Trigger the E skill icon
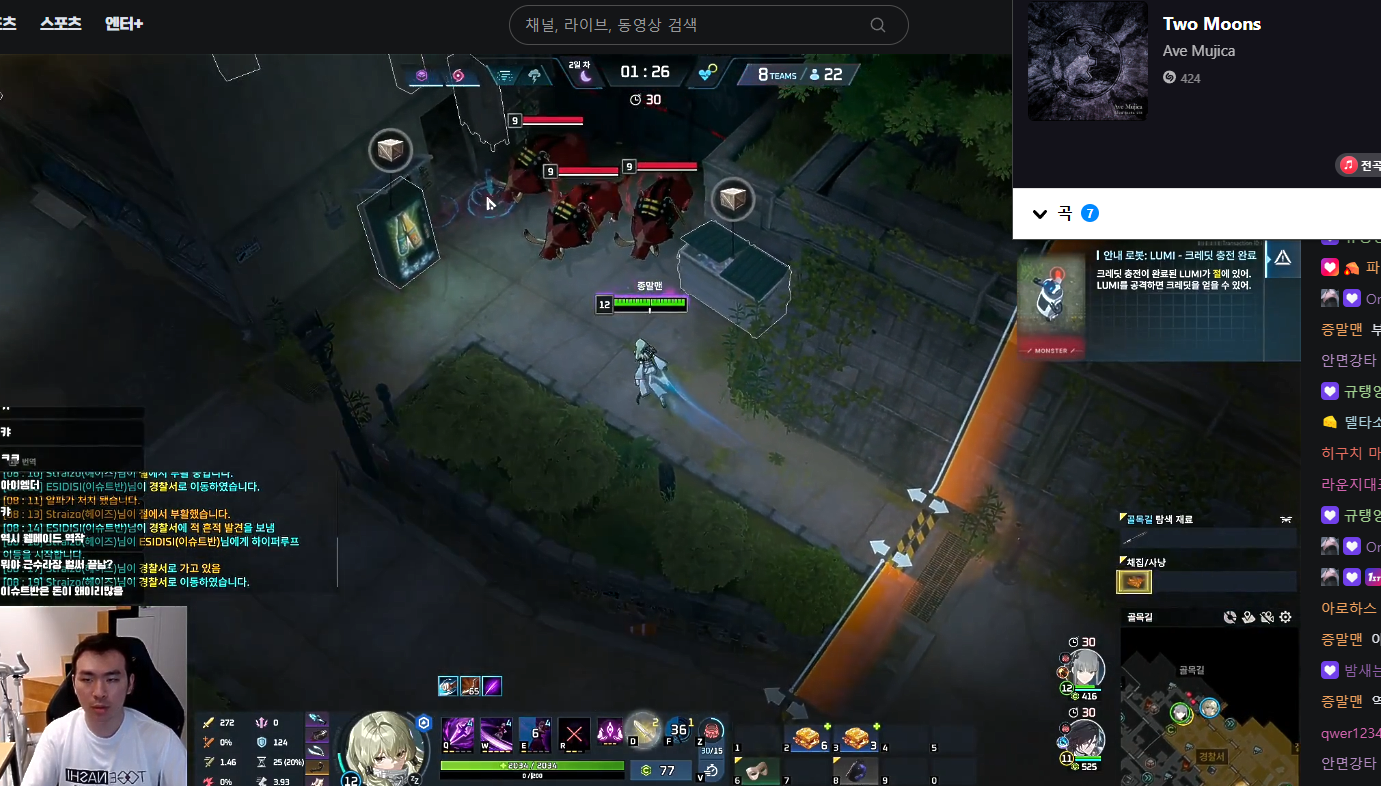This screenshot has height=786, width=1381. click(x=534, y=733)
